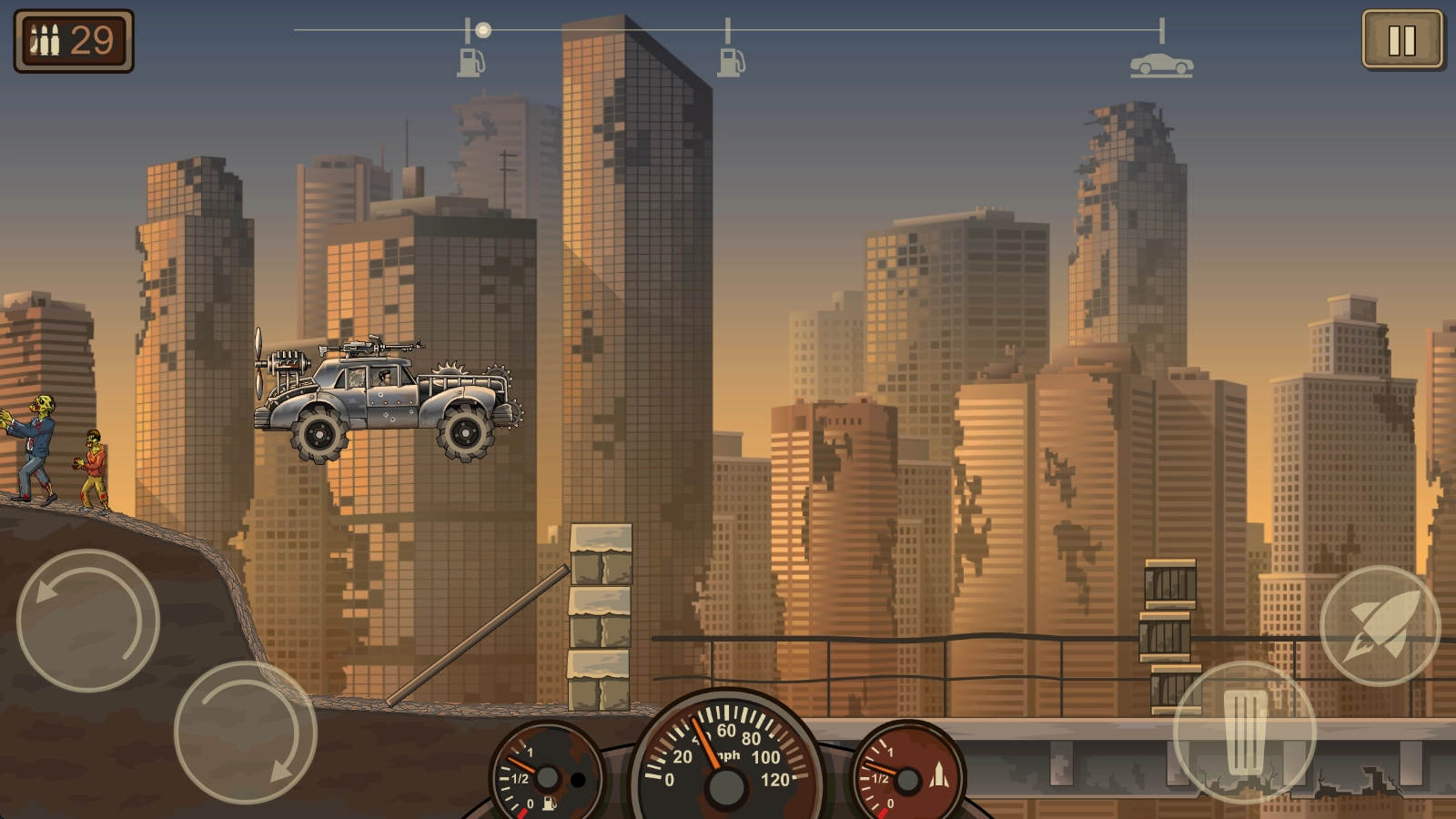The height and width of the screenshot is (819, 1456).
Task: Tilt the car counter-clockwise
Action: point(88,621)
